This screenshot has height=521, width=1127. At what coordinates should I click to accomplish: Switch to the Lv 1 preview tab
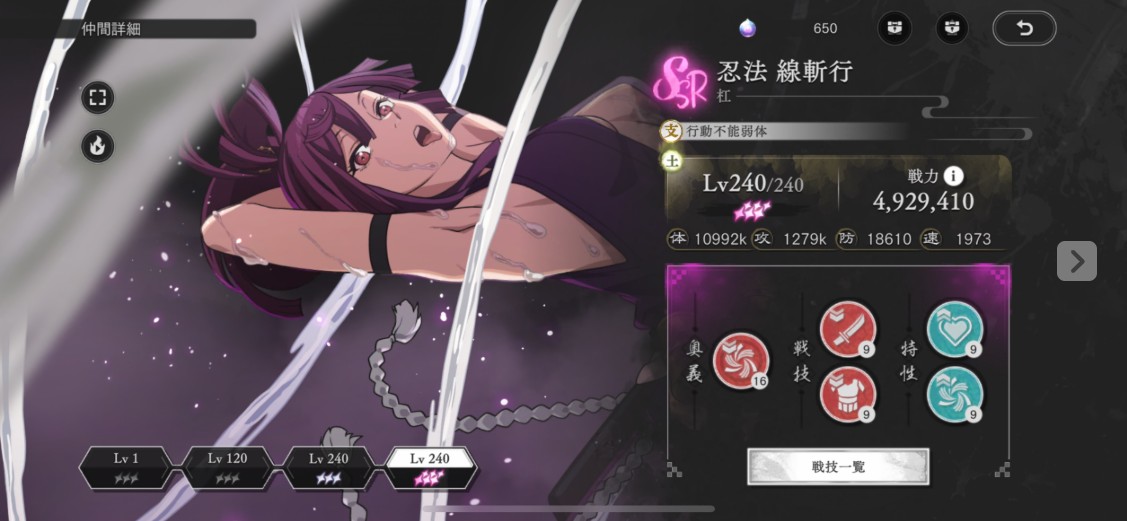coord(126,467)
